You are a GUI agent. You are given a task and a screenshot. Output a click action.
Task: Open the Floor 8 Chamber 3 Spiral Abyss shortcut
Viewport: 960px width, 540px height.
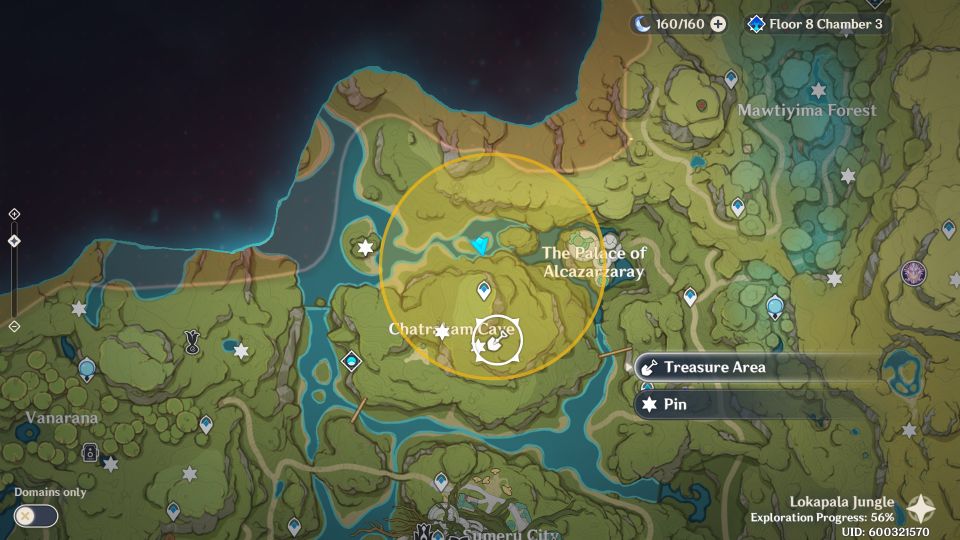click(x=817, y=24)
